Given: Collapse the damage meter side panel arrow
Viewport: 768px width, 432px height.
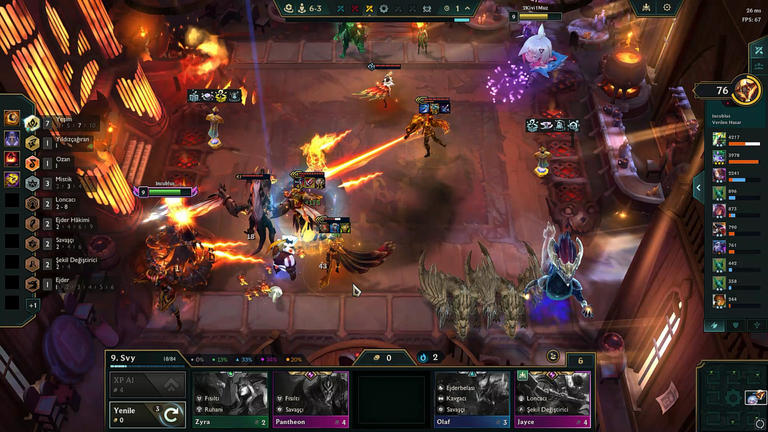Looking at the screenshot, I should [697, 186].
